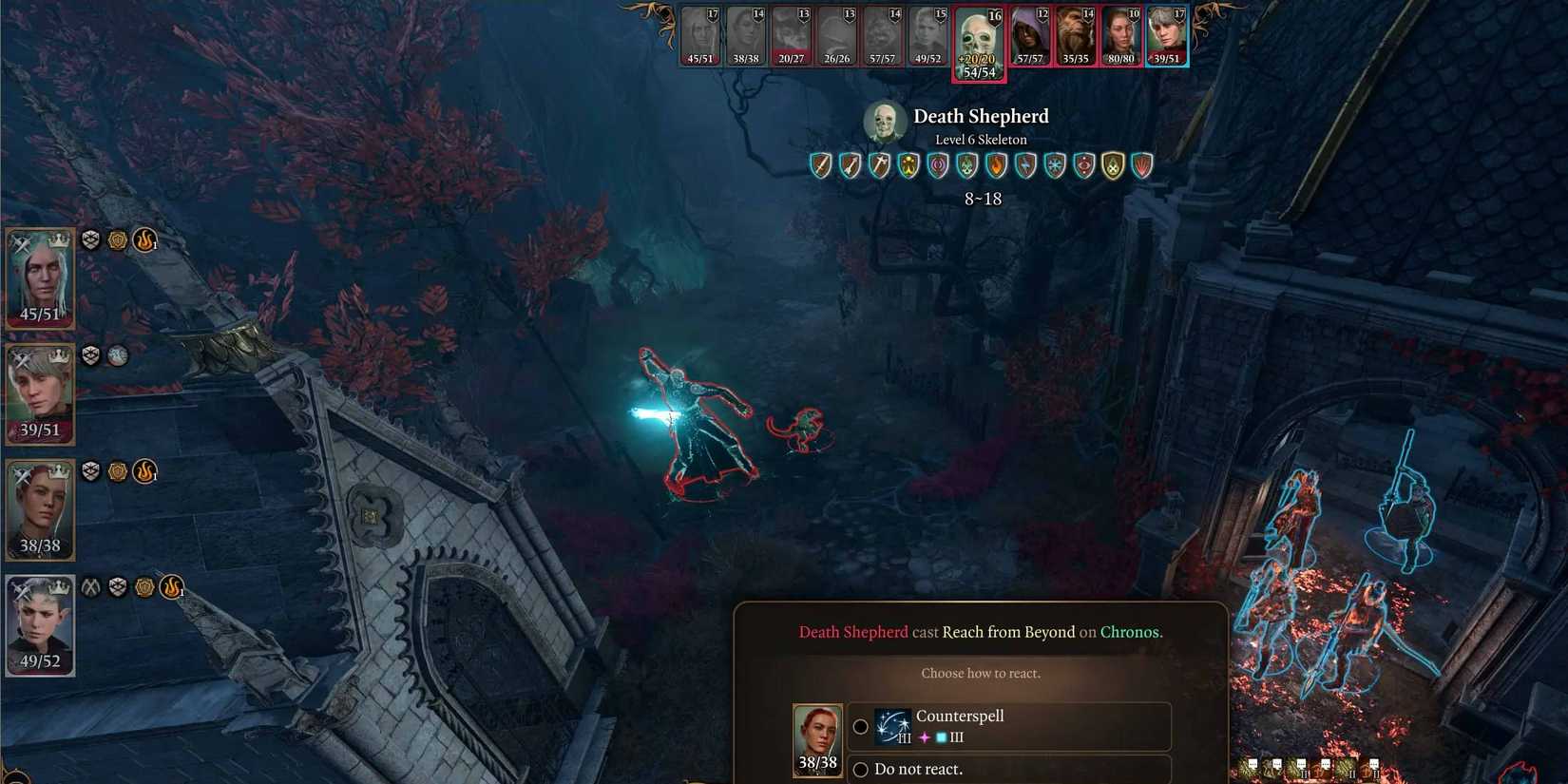Screen dimensions: 1568x784
Task: Click the Chronos link in the reaction message
Action: coord(1130,631)
